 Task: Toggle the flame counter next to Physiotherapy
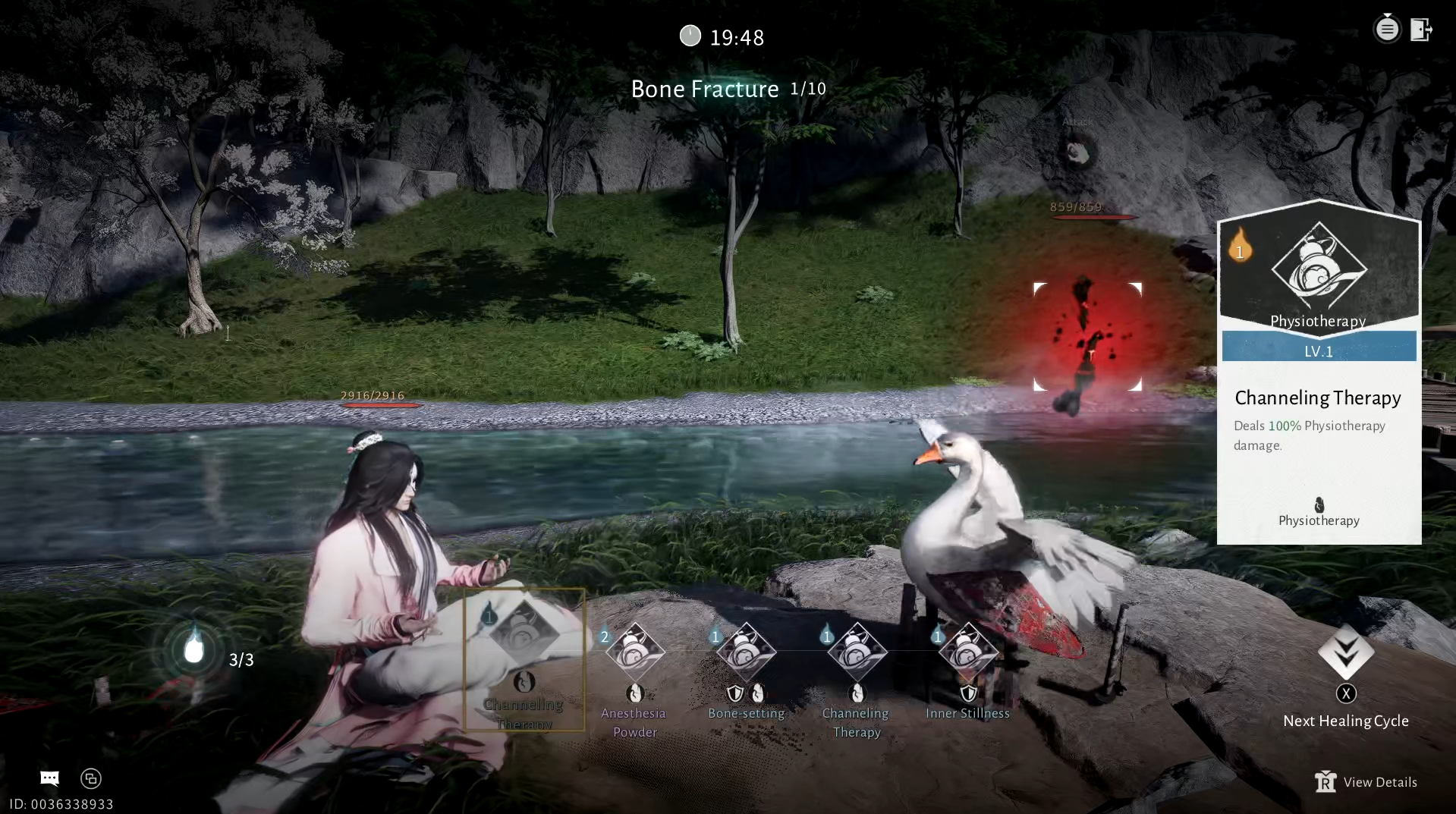1241,250
